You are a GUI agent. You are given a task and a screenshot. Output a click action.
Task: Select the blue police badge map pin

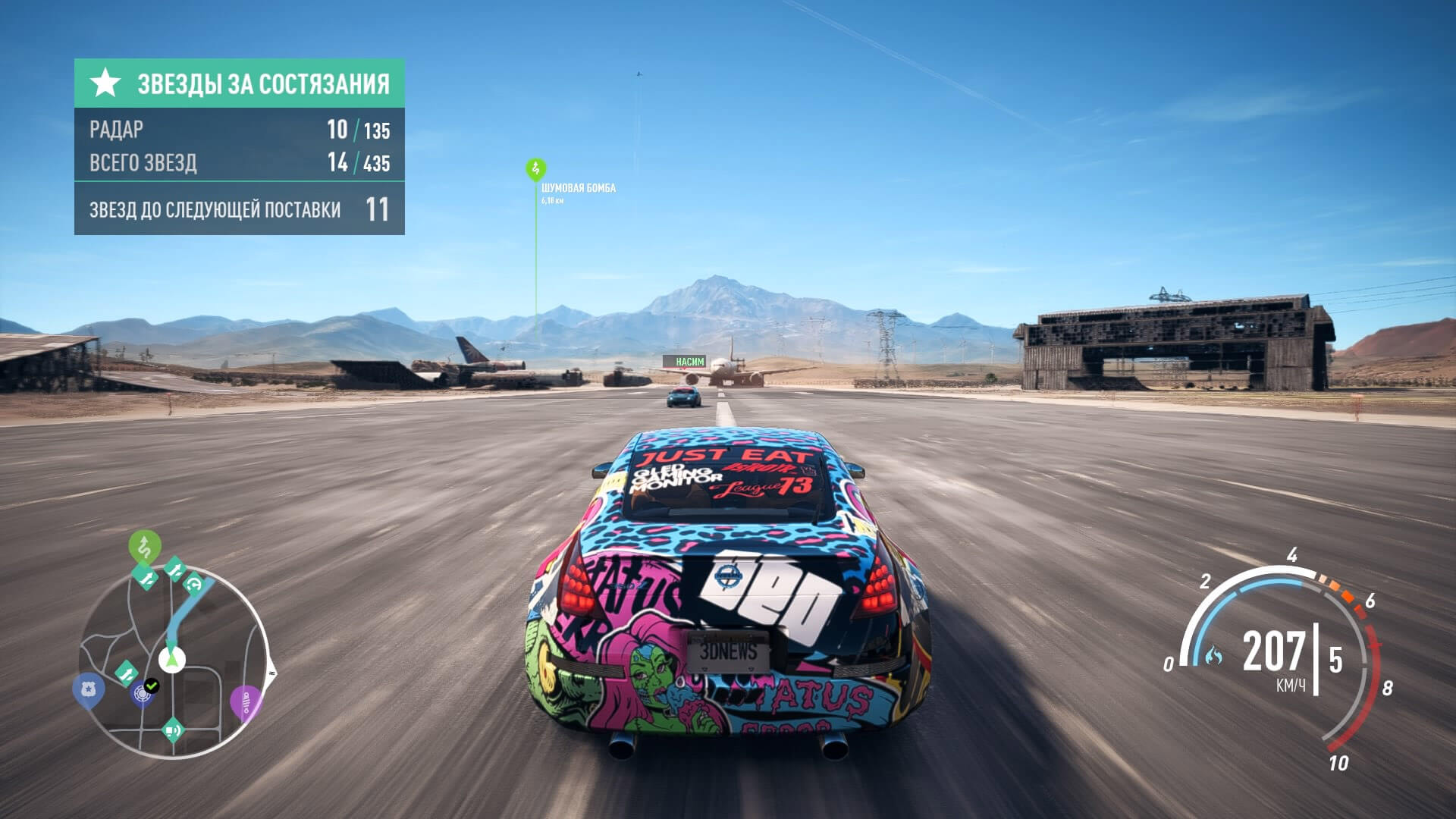click(x=88, y=690)
